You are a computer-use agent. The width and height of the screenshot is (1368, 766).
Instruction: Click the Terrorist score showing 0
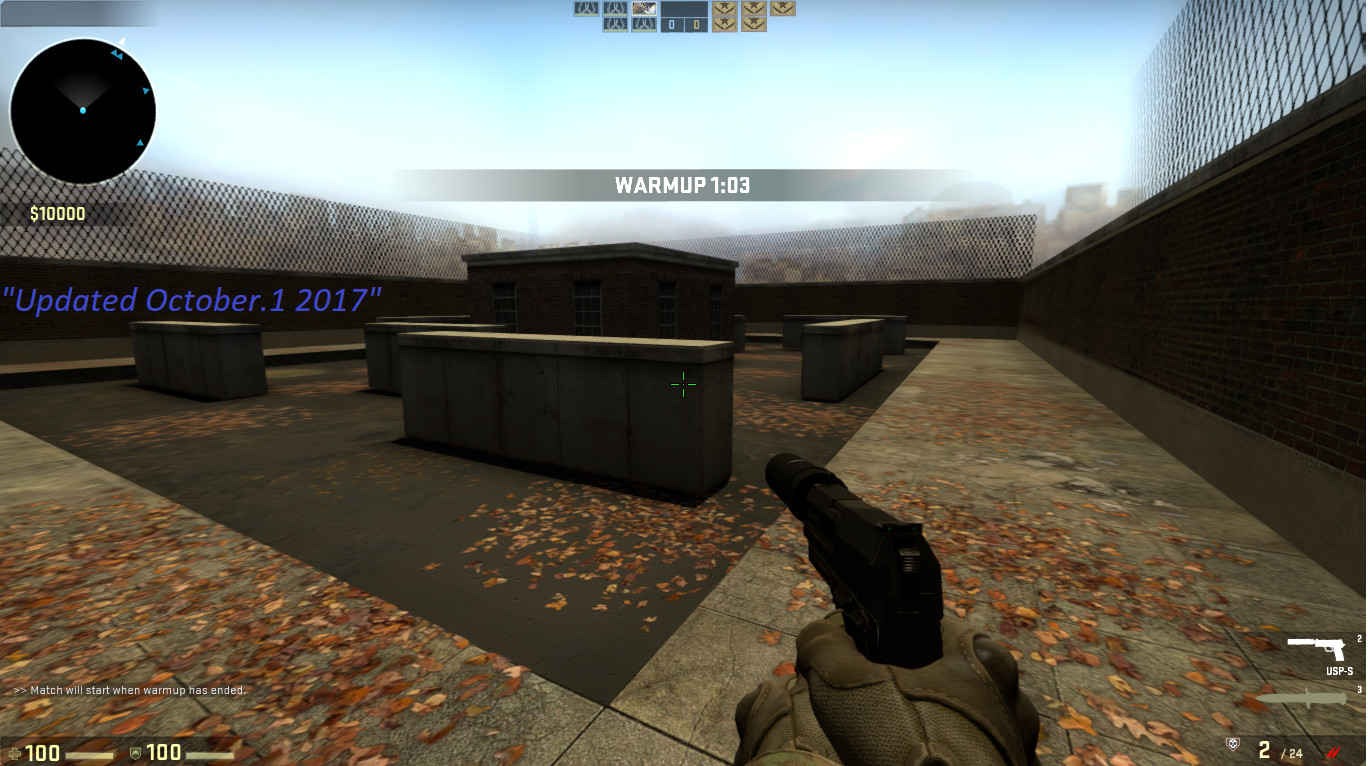(697, 24)
